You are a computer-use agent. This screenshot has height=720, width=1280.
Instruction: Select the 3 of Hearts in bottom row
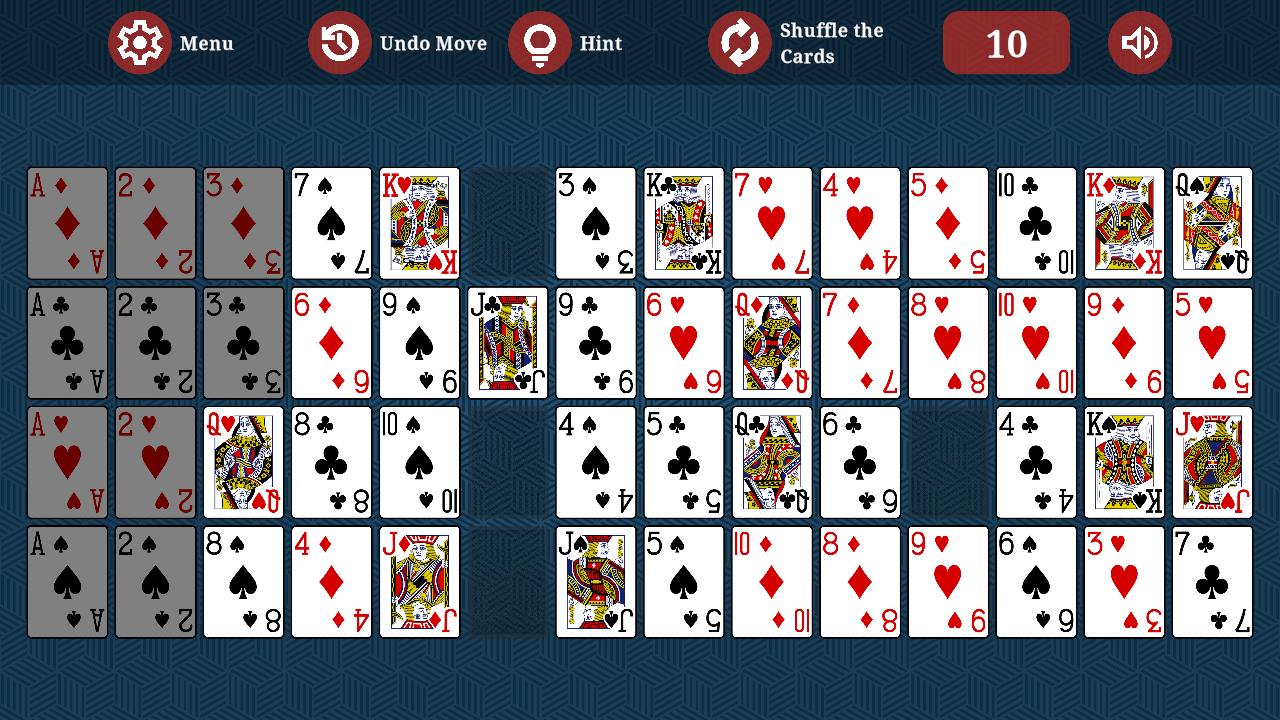pos(1124,583)
